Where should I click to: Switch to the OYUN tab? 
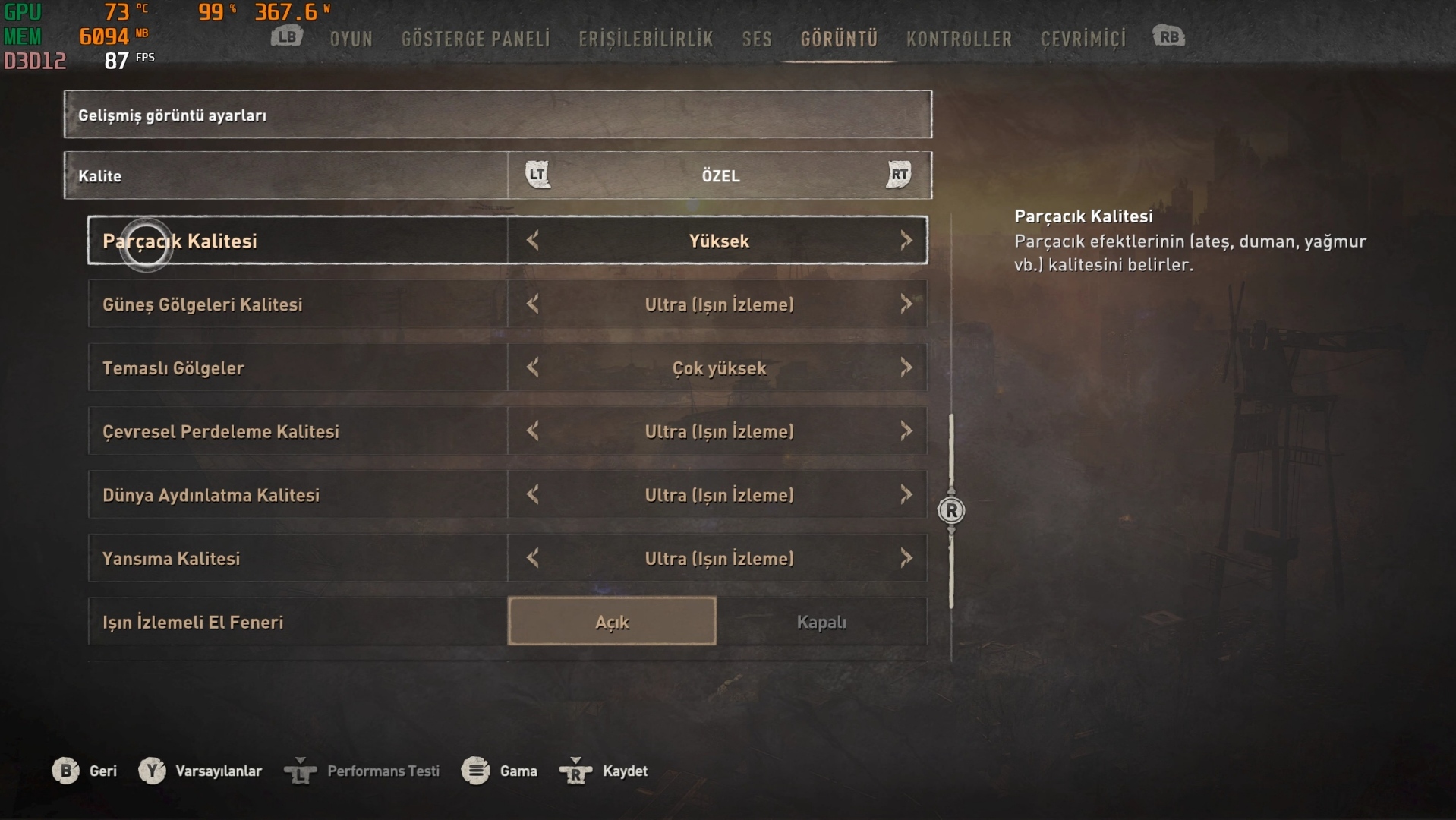[x=351, y=39]
